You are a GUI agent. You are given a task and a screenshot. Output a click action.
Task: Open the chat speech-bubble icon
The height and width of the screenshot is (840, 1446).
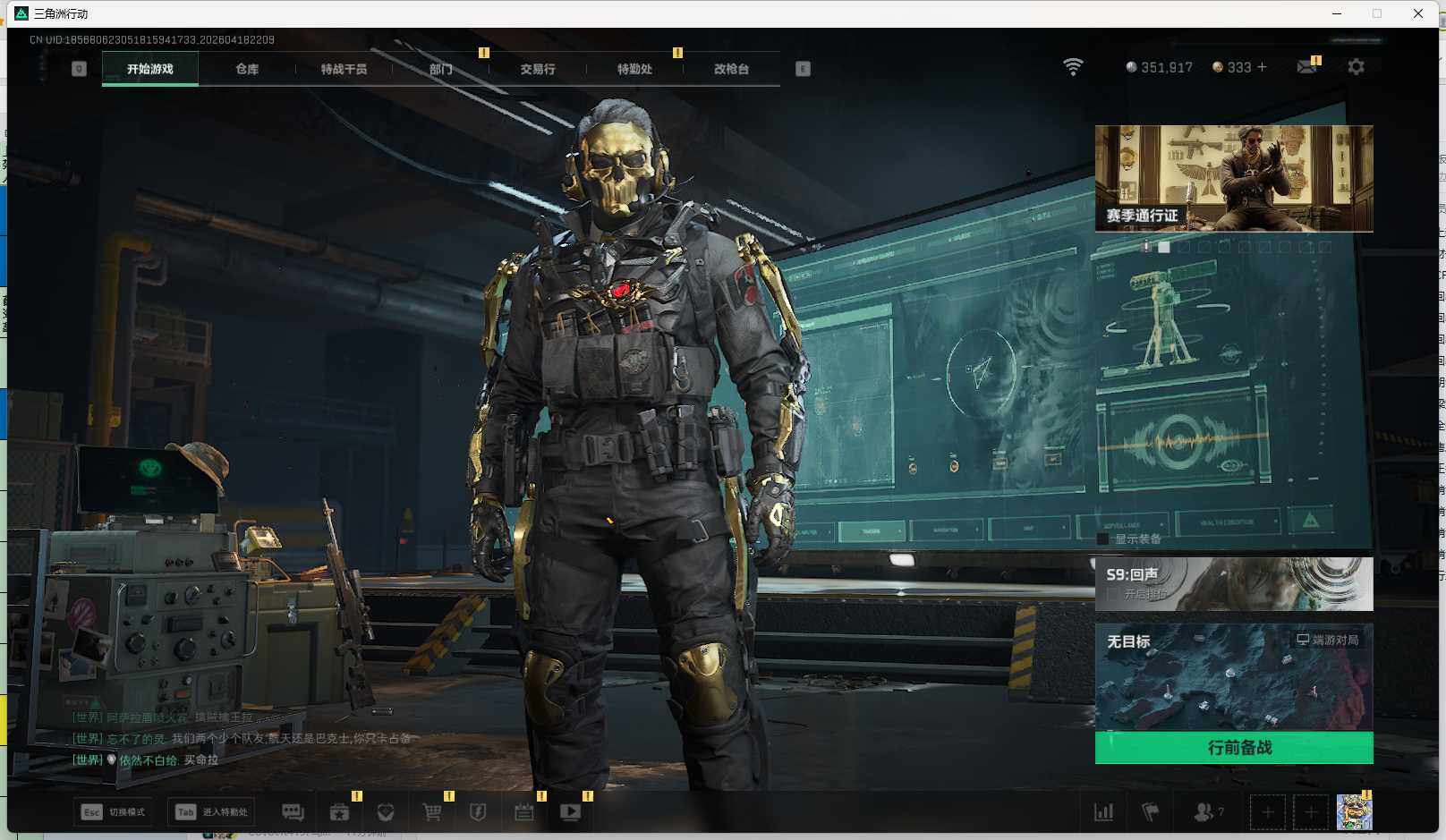coord(293,812)
